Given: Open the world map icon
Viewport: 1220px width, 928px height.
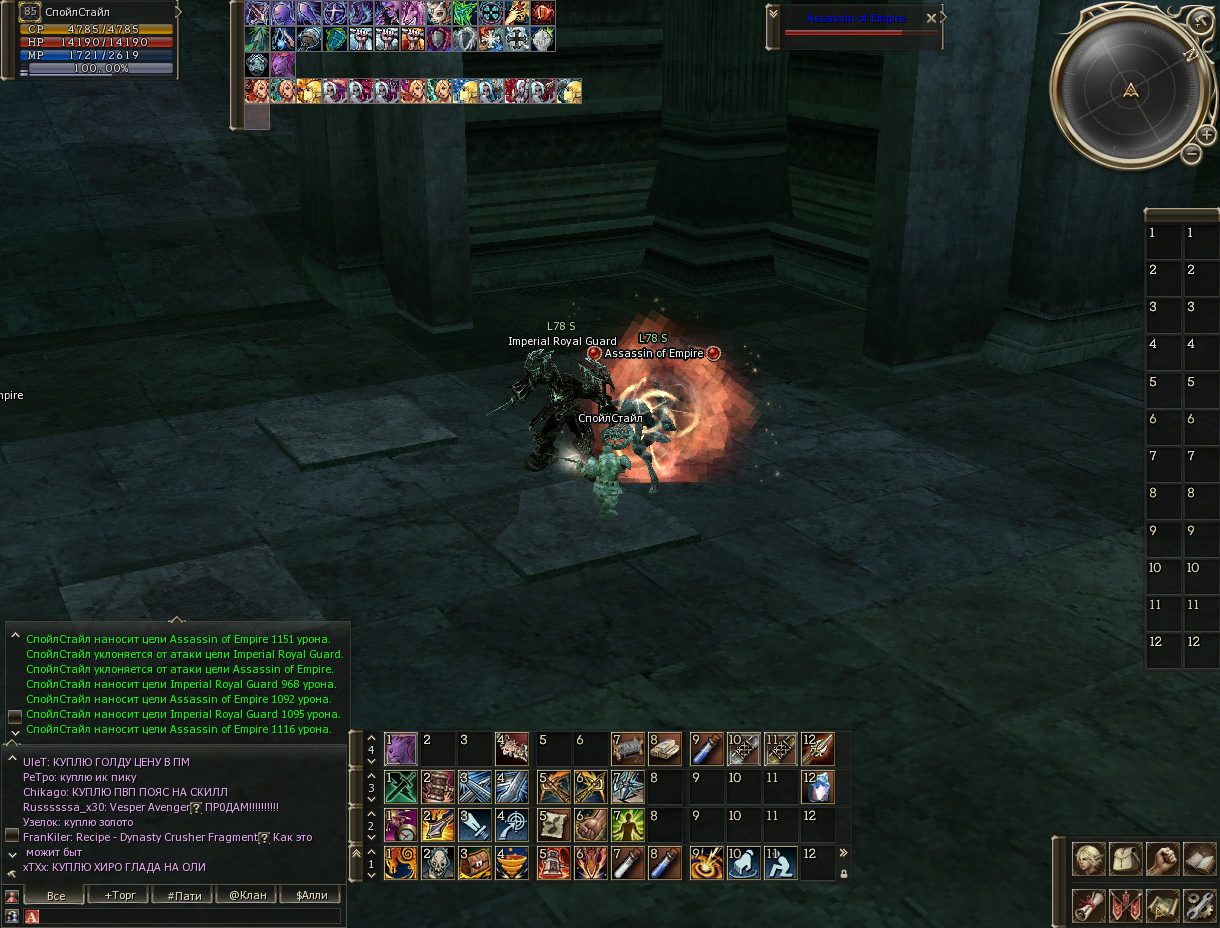Looking at the screenshot, I should click(1163, 905).
